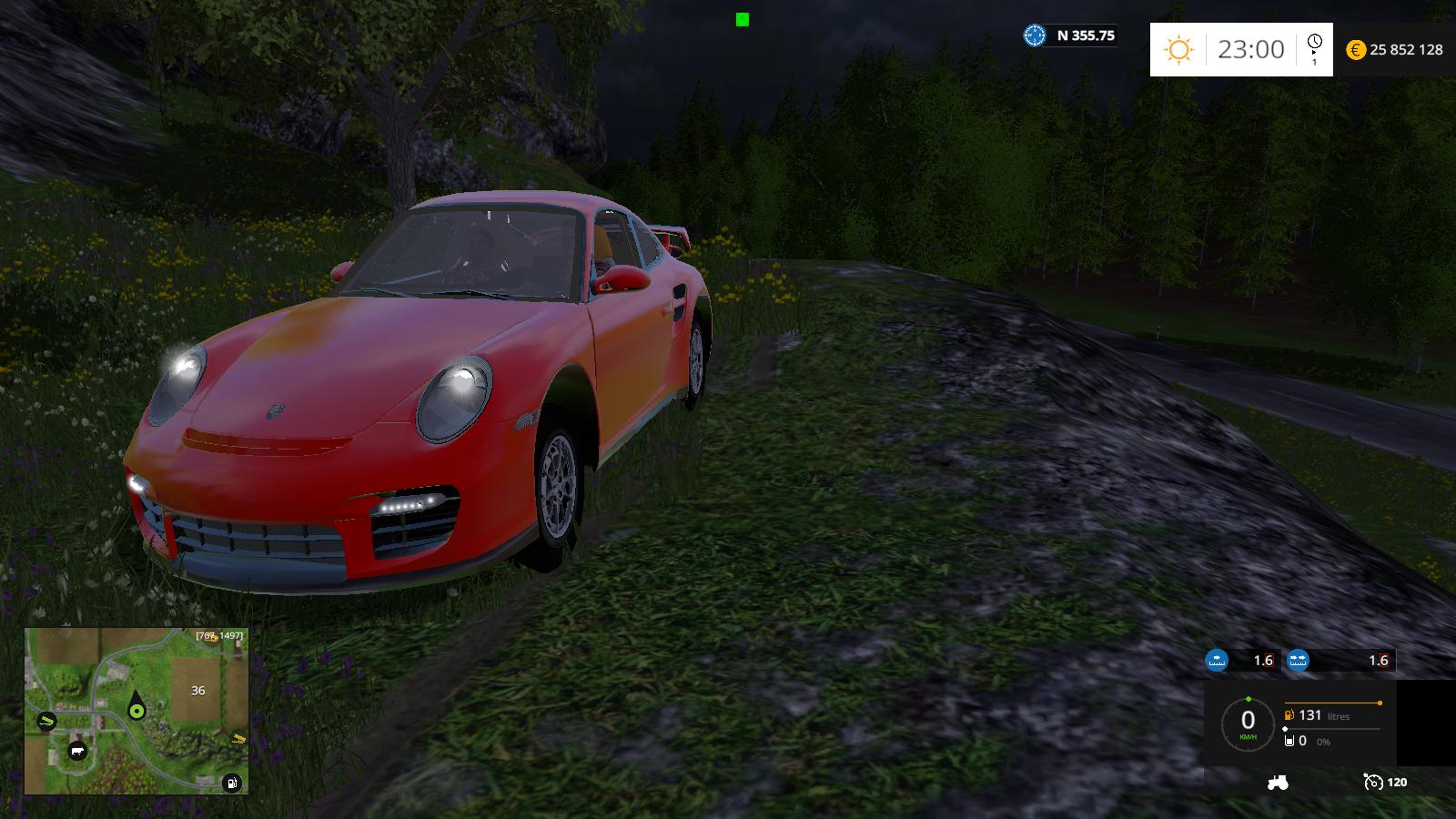Click the euro coin money icon
Image resolution: width=1456 pixels, height=819 pixels.
pyautogui.click(x=1356, y=50)
